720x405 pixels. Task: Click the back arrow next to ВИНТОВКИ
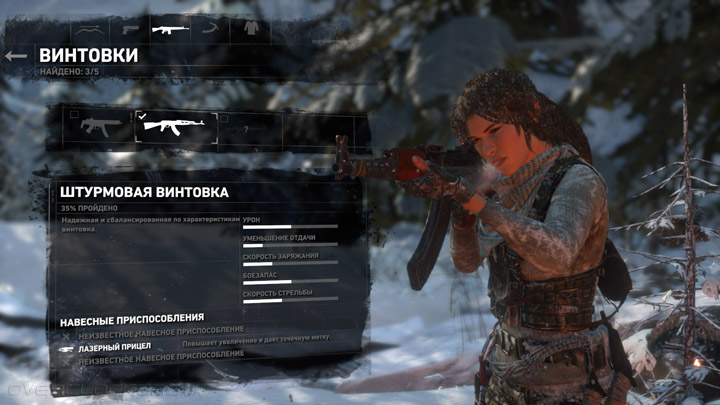click(x=15, y=56)
